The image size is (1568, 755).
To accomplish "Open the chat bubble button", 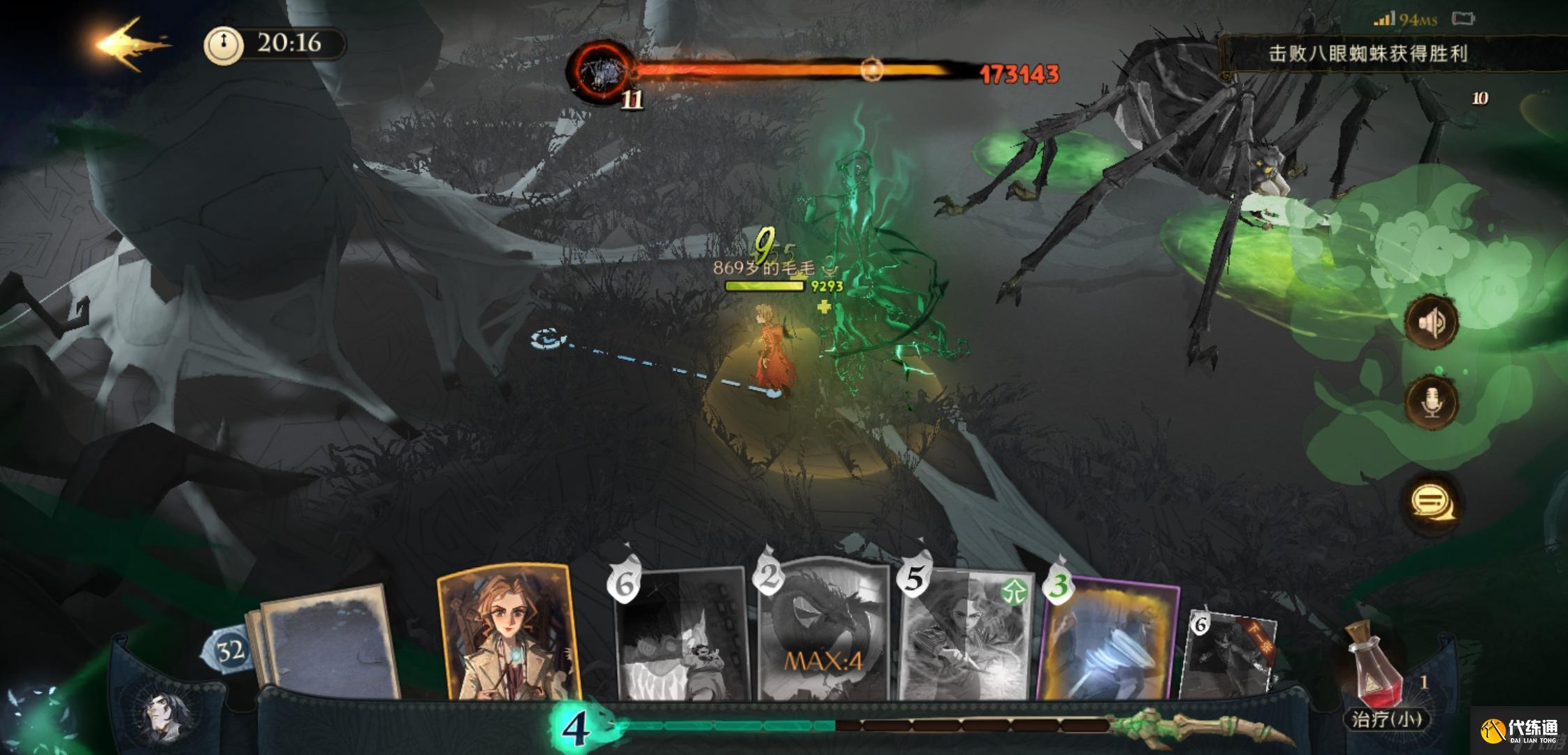I will (x=1432, y=502).
